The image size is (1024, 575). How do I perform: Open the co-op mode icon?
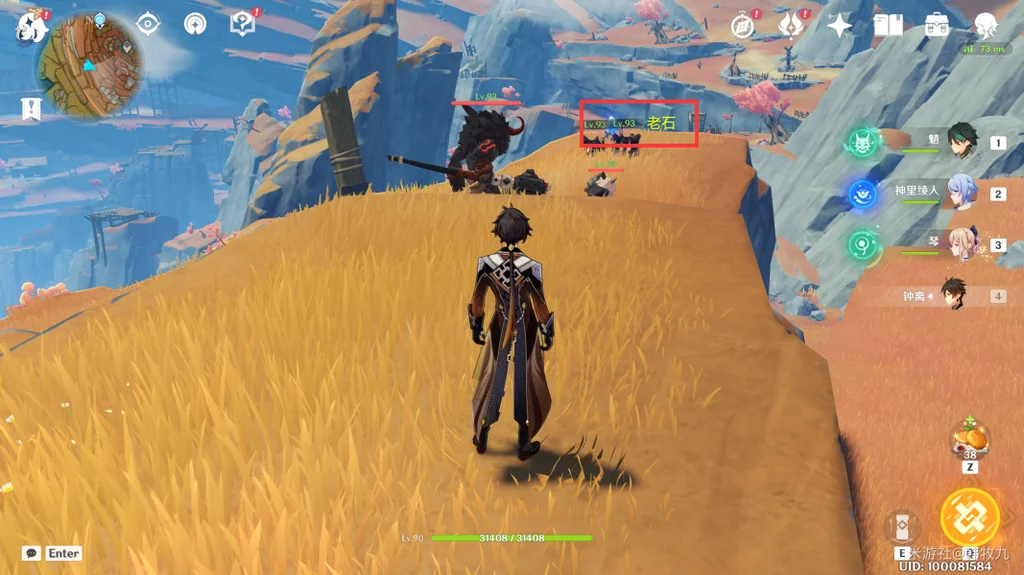[x=195, y=23]
